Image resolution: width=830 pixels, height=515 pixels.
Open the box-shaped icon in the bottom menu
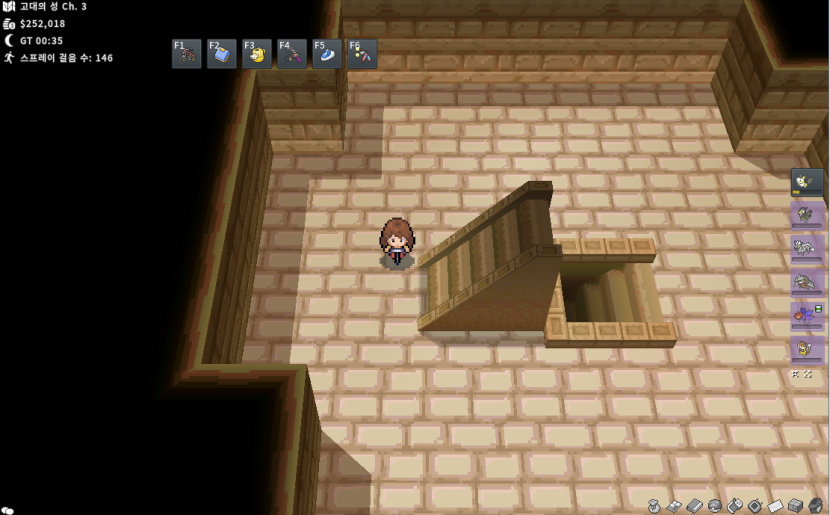click(795, 506)
